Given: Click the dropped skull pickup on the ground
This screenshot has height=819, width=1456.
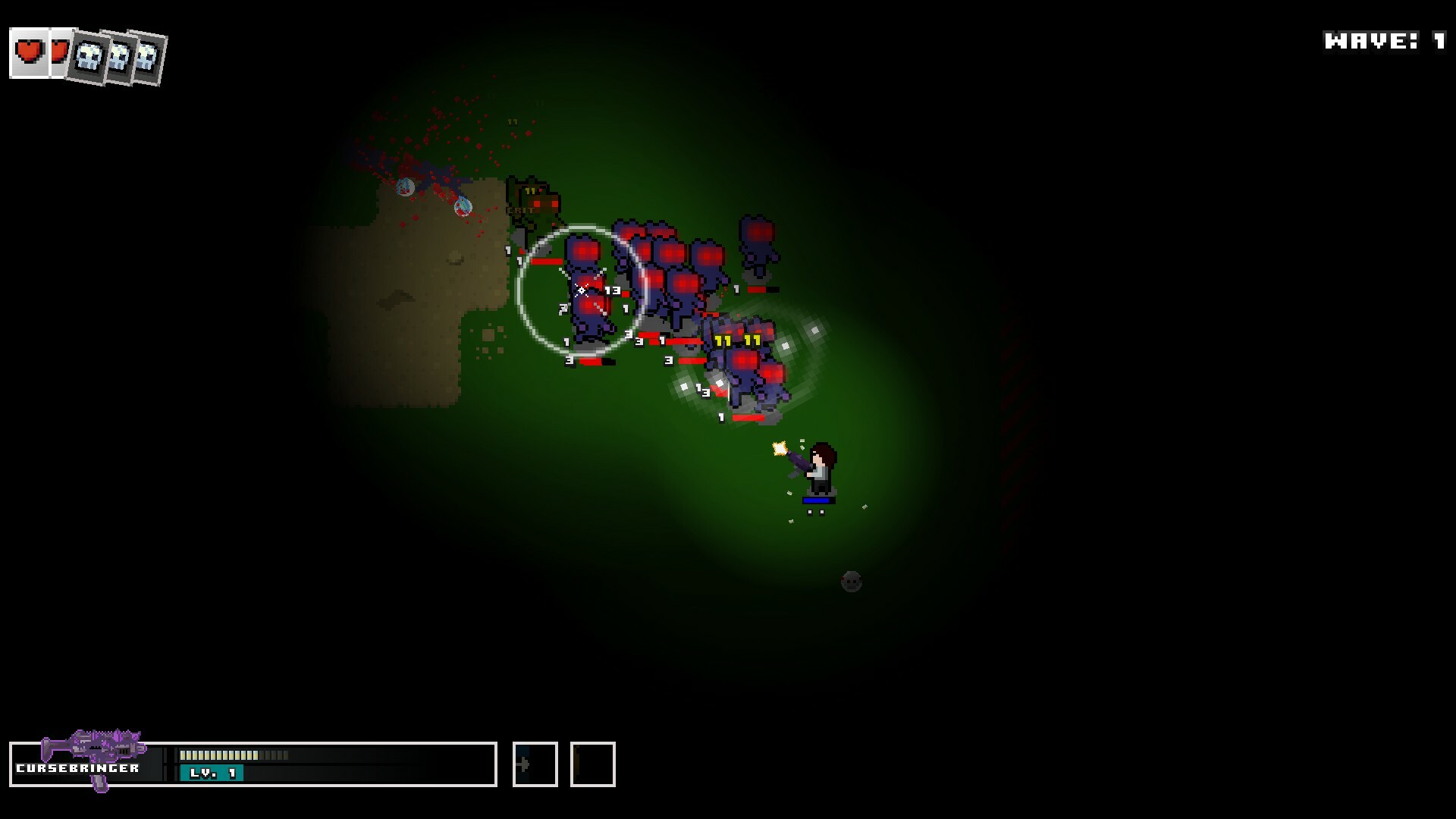Looking at the screenshot, I should 849,580.
